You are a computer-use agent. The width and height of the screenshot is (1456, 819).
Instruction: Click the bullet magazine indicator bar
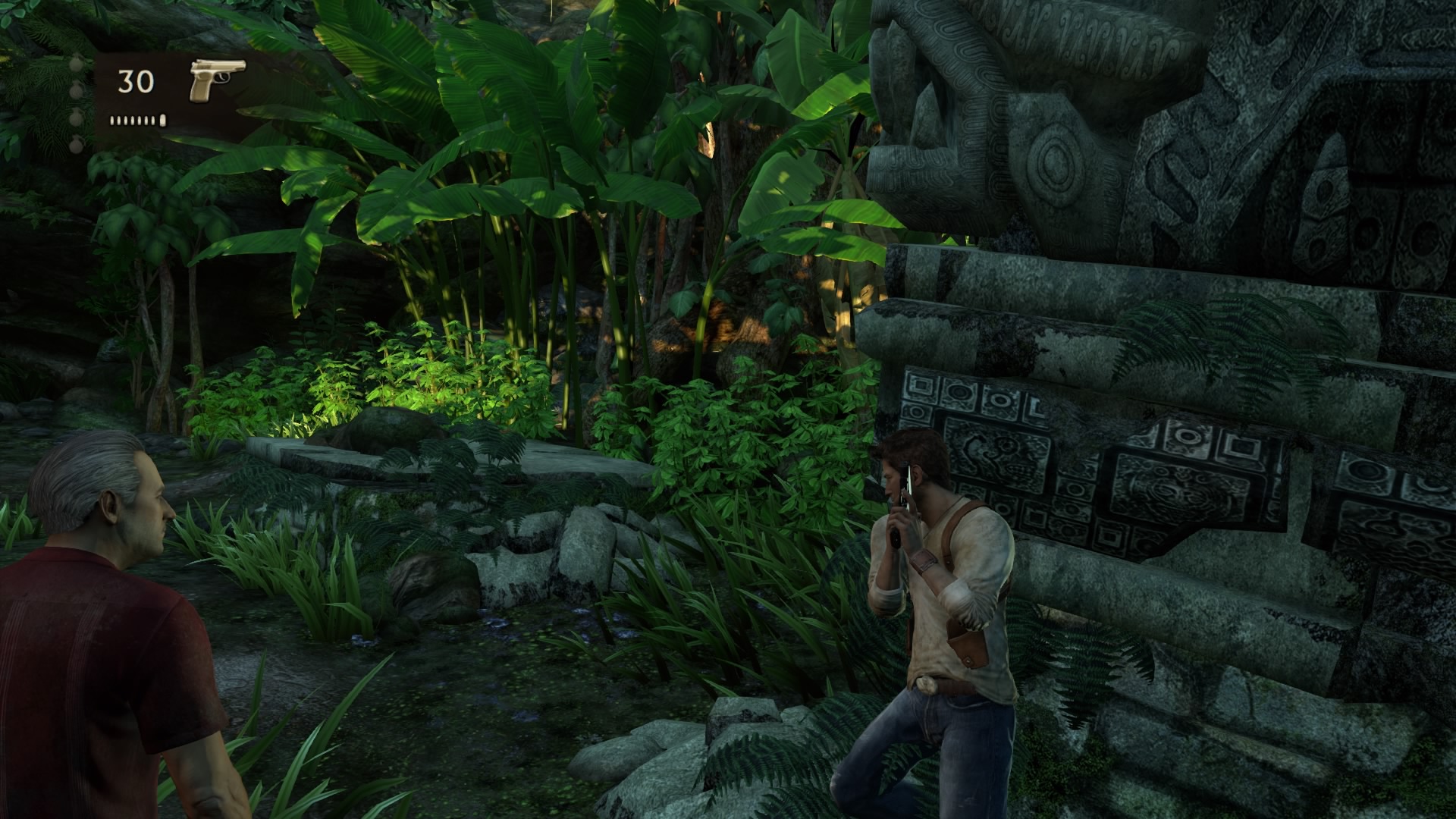click(x=136, y=121)
